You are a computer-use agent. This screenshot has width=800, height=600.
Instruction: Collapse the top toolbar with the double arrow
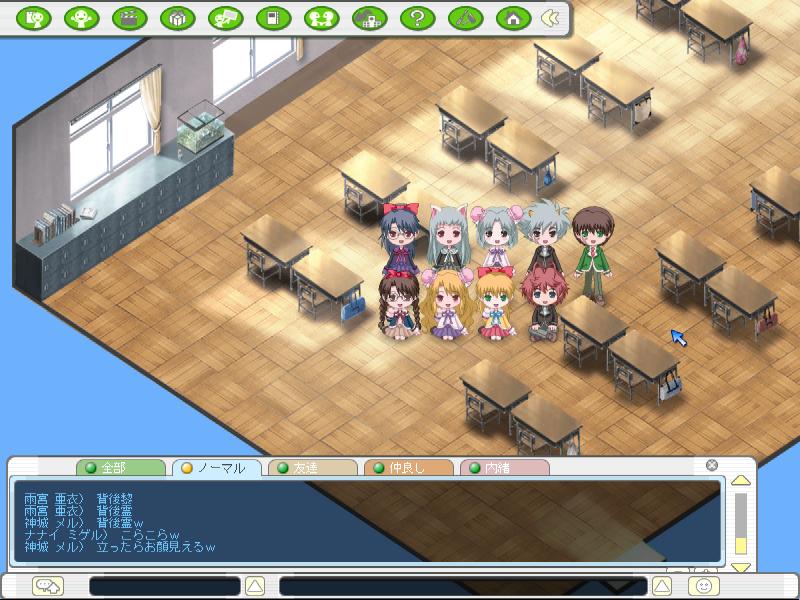tap(549, 17)
